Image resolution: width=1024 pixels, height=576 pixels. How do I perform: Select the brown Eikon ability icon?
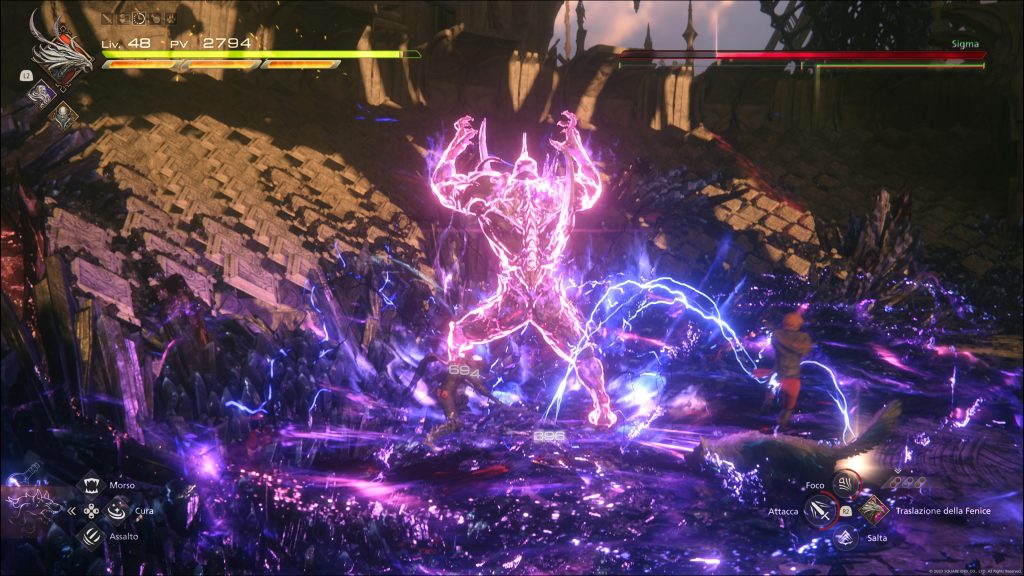click(x=63, y=114)
